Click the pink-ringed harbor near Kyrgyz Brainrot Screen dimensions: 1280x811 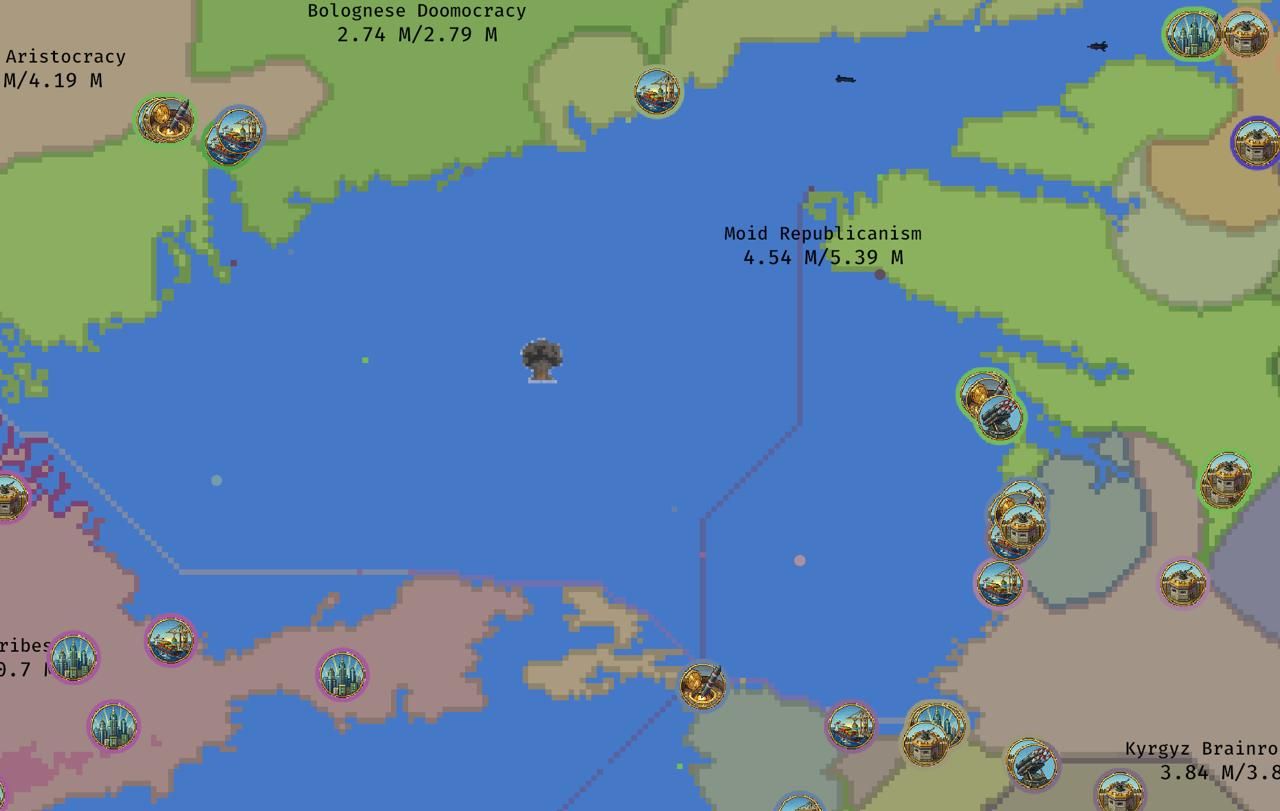point(853,727)
